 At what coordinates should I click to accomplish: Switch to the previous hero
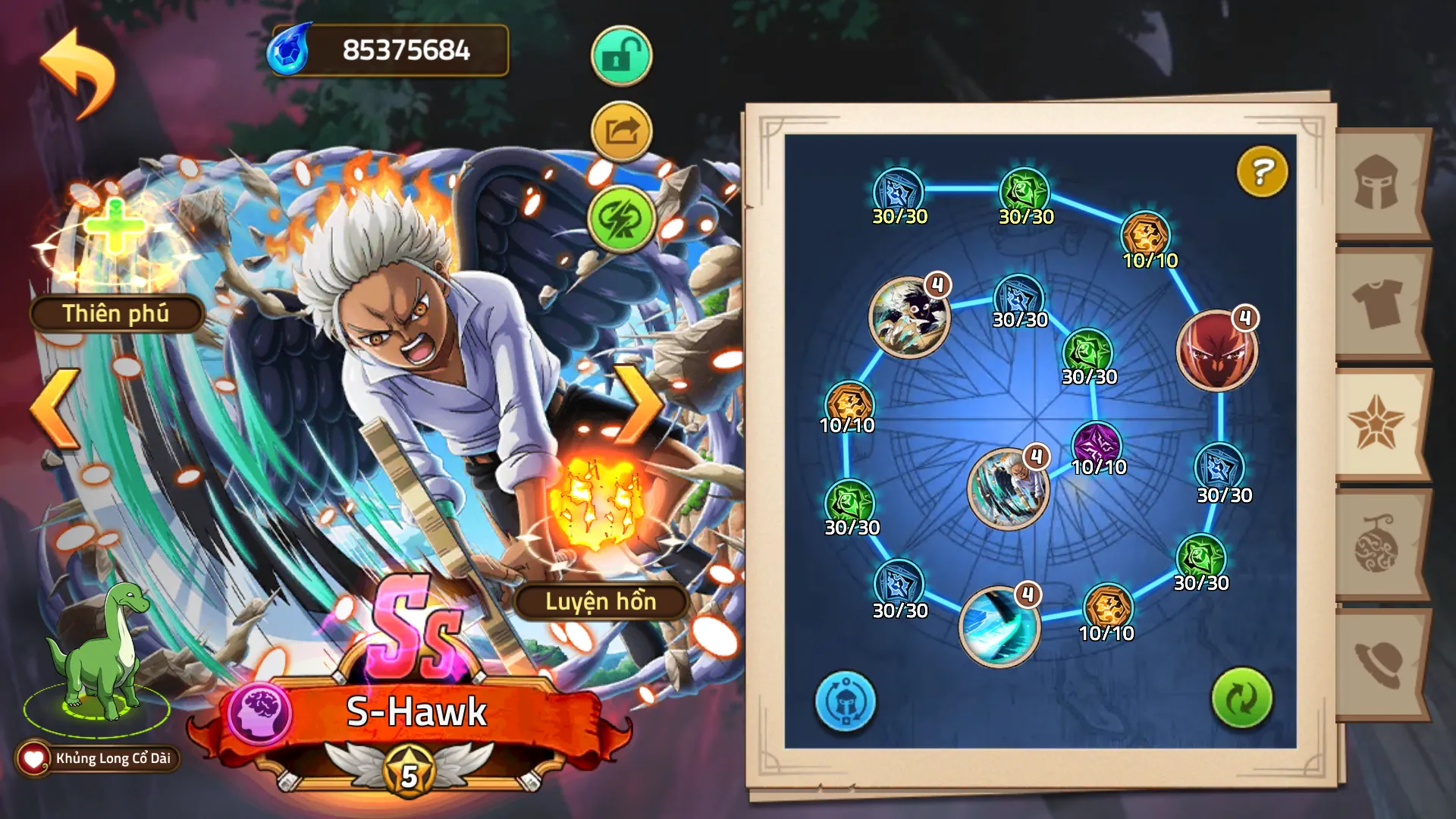pyautogui.click(x=55, y=409)
